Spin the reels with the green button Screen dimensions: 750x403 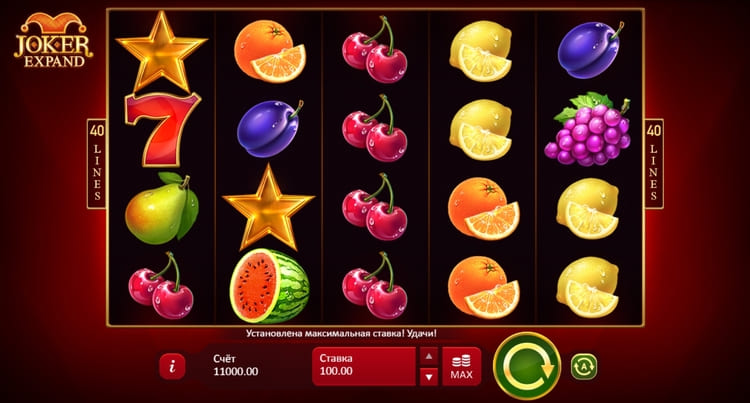click(526, 366)
